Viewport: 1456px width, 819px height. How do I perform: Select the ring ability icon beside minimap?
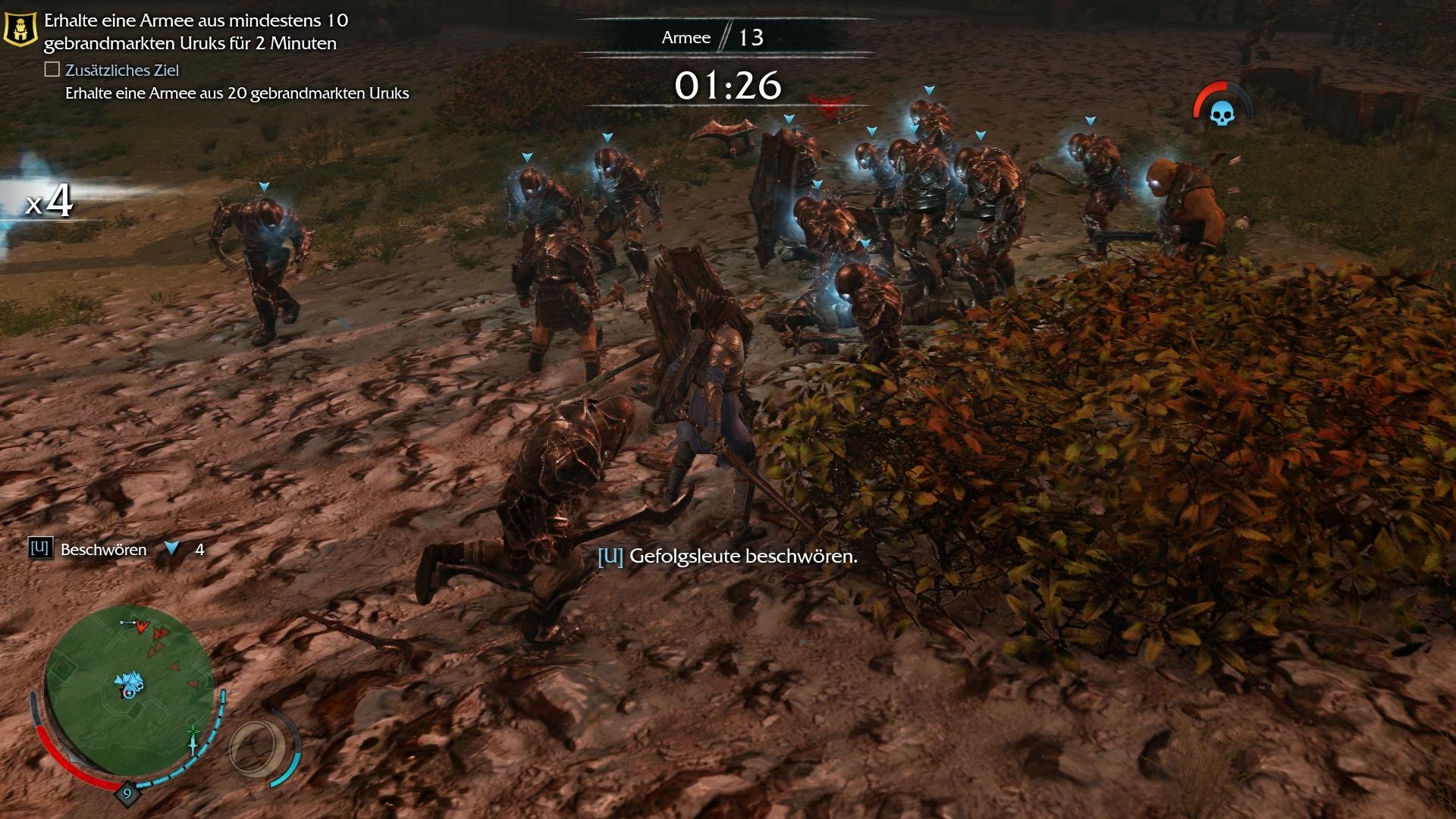259,748
